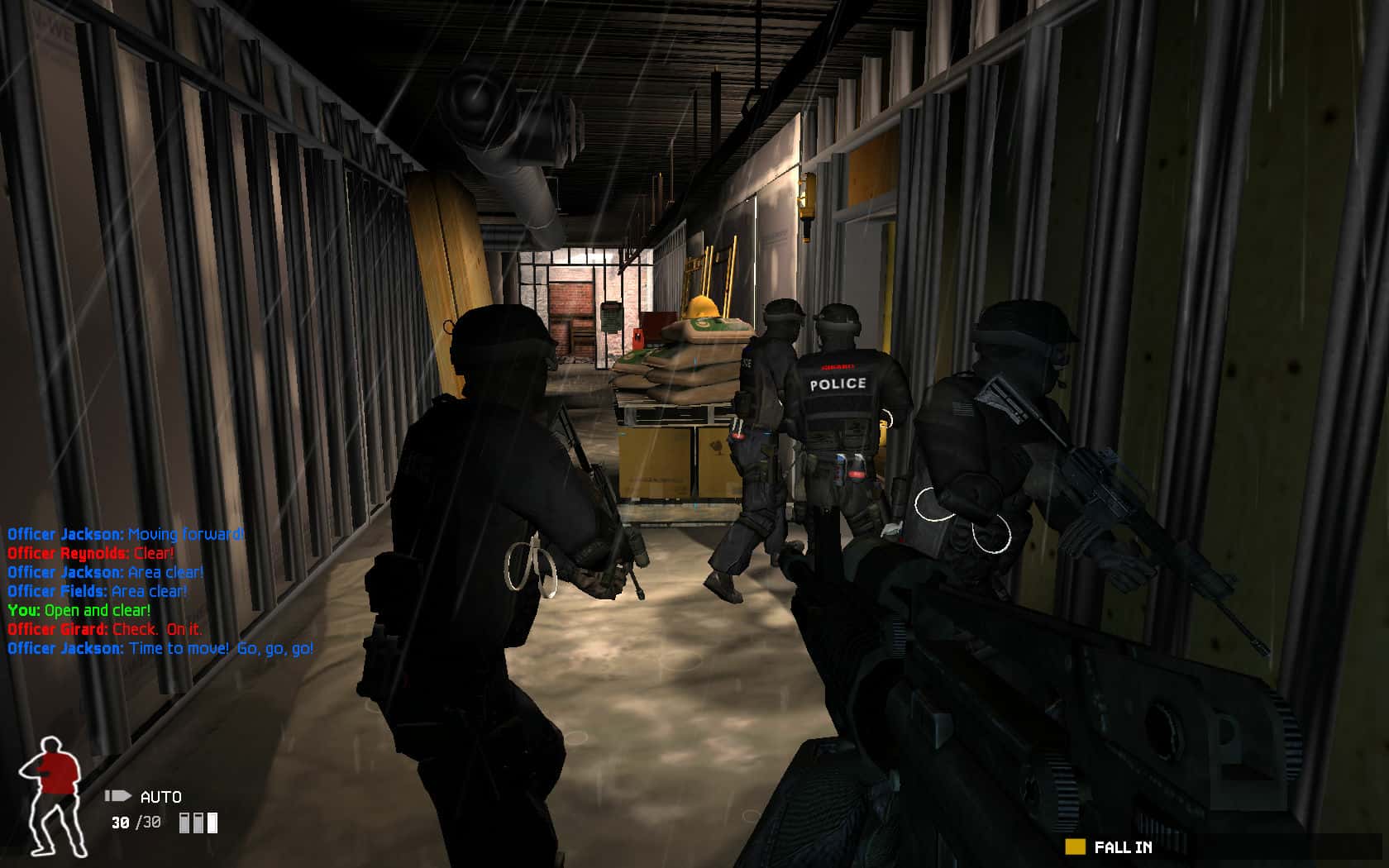Expand the chat message history panel
The height and width of the screenshot is (868, 1389).
click(x=157, y=591)
